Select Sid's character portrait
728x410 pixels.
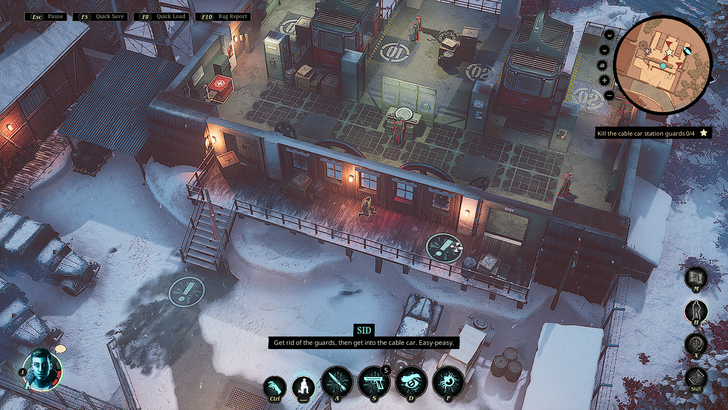point(42,368)
